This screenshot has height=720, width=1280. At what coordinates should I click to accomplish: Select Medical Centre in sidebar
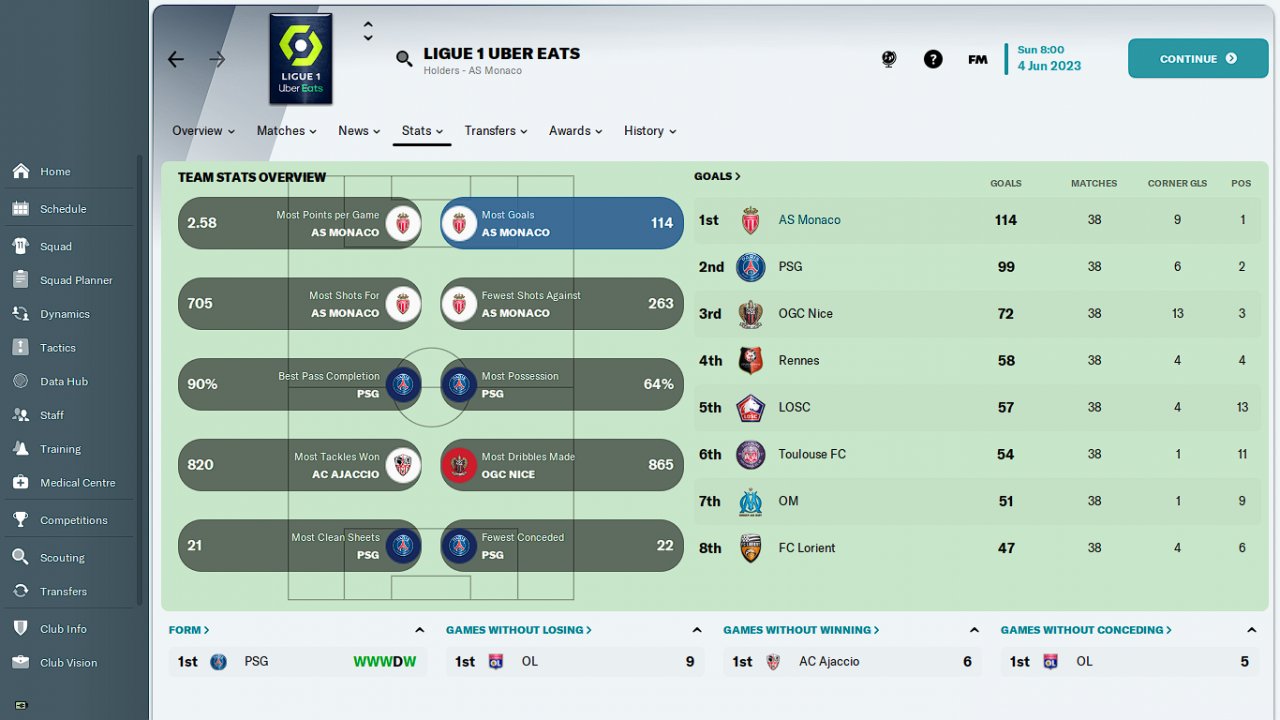click(x=77, y=483)
